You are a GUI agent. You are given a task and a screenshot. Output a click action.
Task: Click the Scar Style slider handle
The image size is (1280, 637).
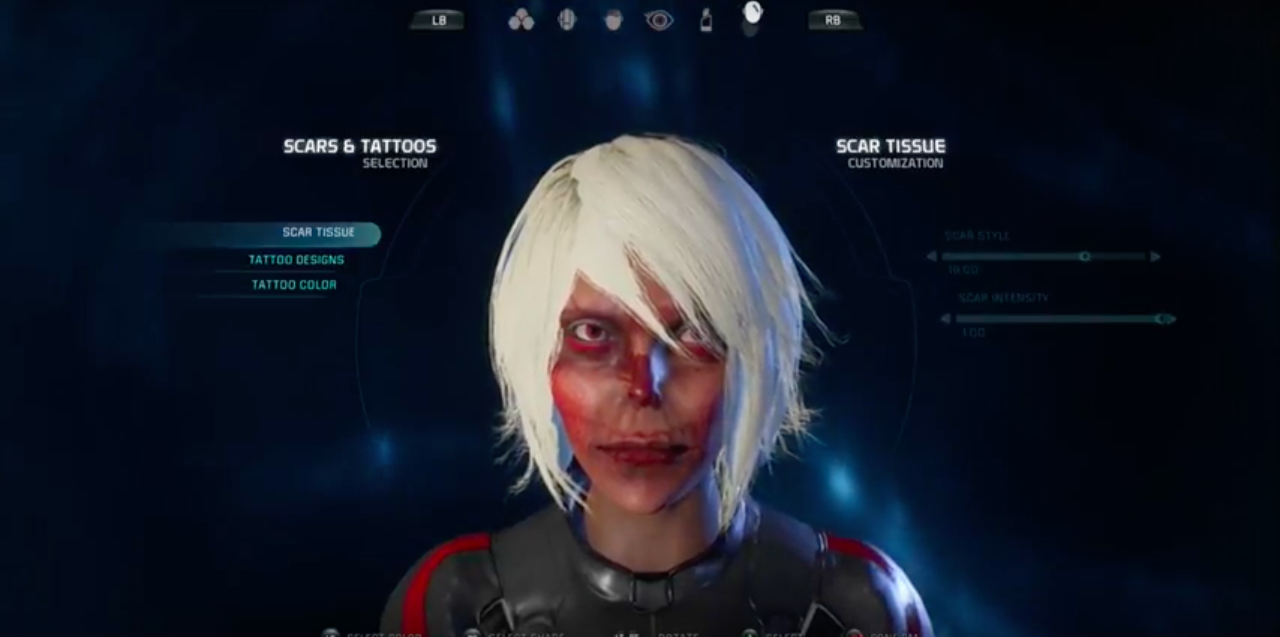[x=1084, y=257]
